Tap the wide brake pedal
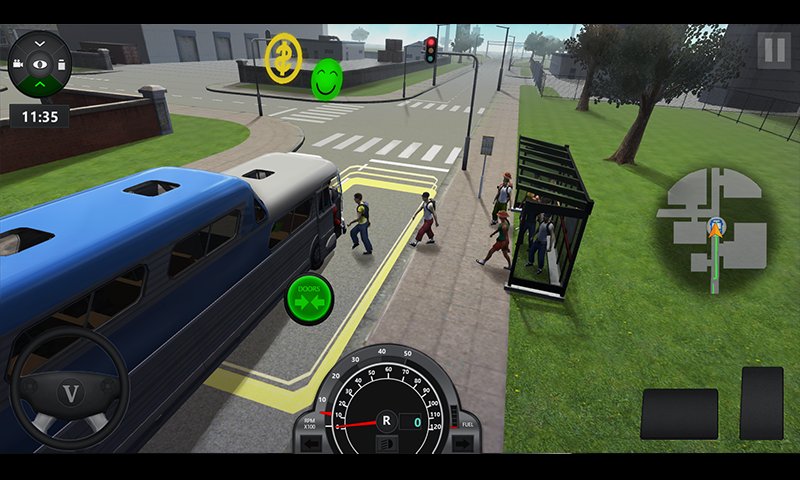The image size is (800, 480). coord(679,413)
